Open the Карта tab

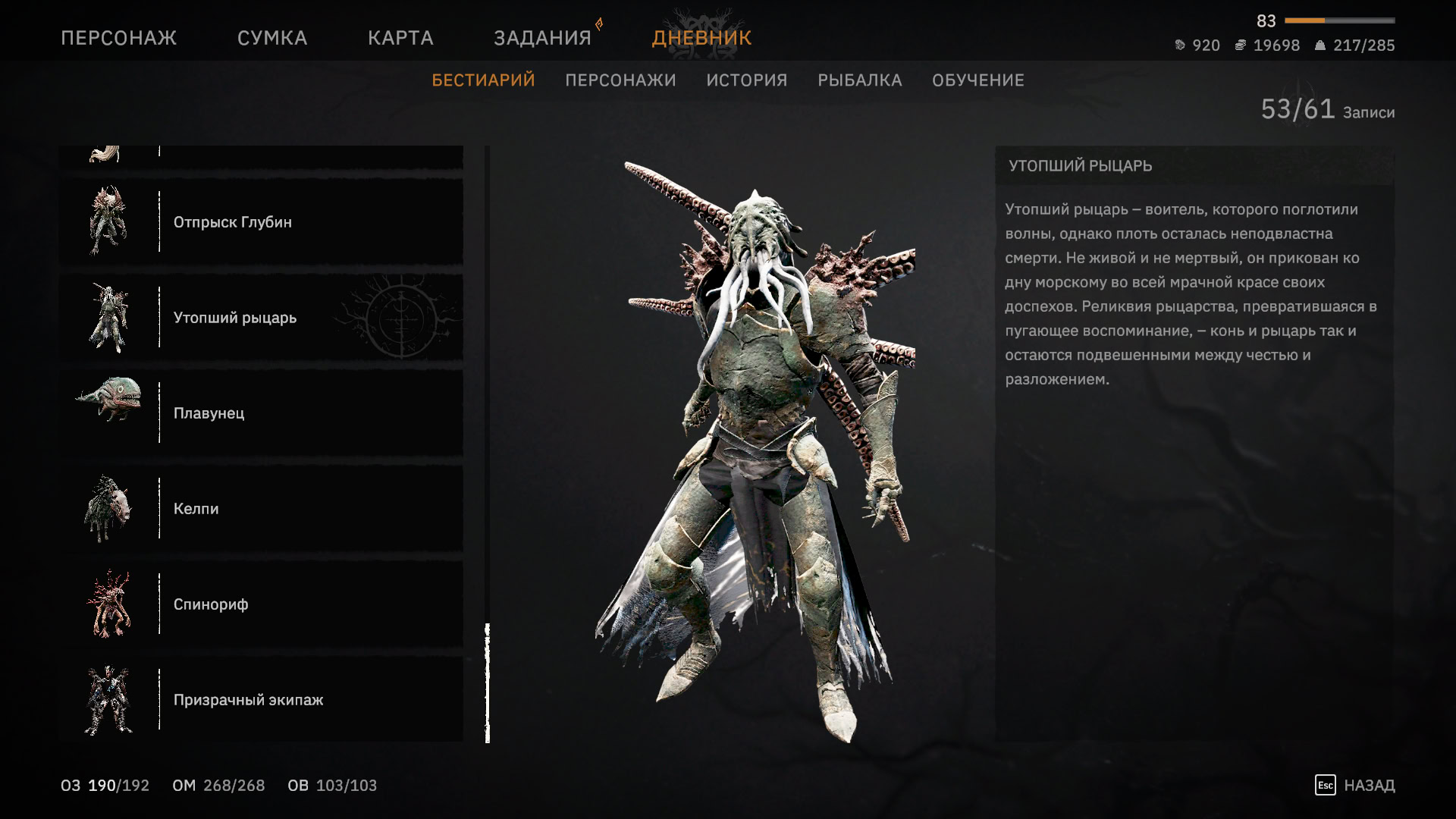pyautogui.click(x=400, y=38)
